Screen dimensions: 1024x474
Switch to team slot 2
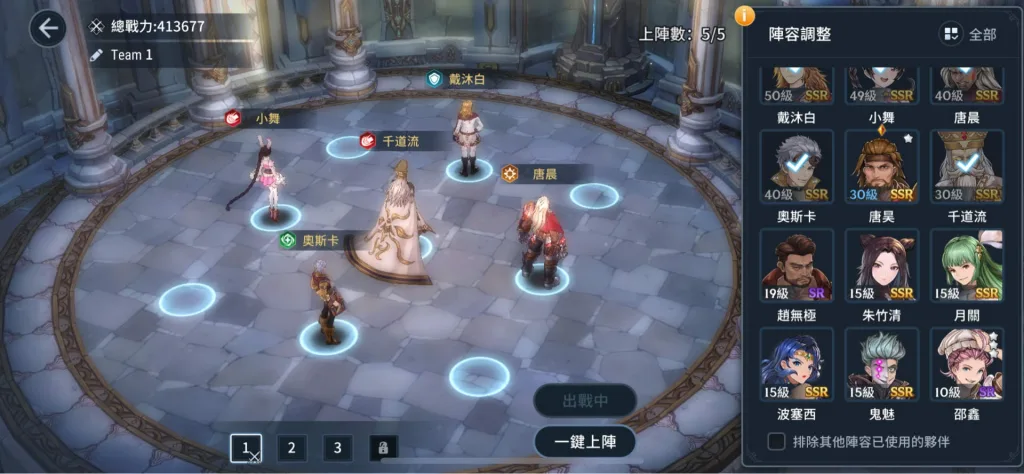[x=291, y=448]
